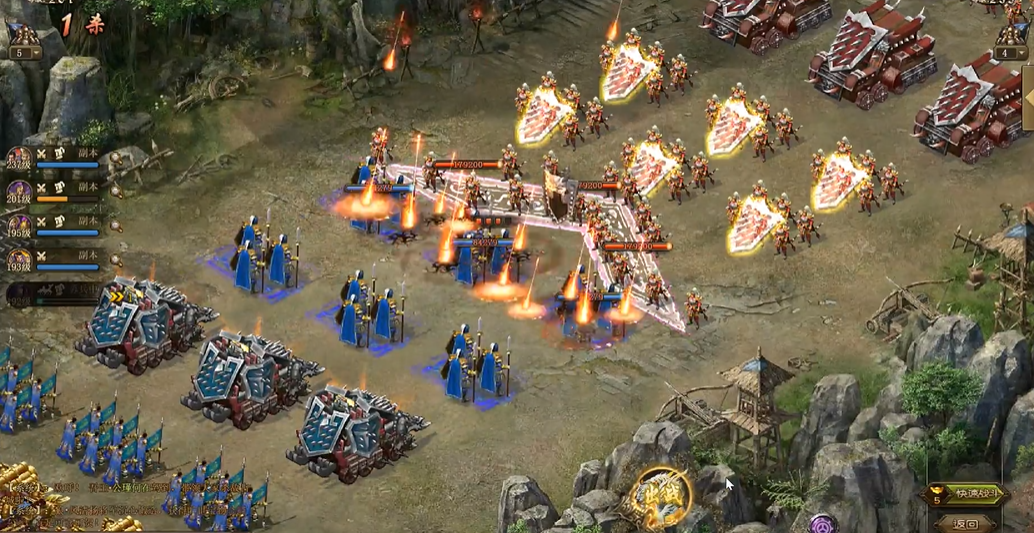Tap the purple round skill icon
Screen dimensions: 1034x533
pos(823,524)
